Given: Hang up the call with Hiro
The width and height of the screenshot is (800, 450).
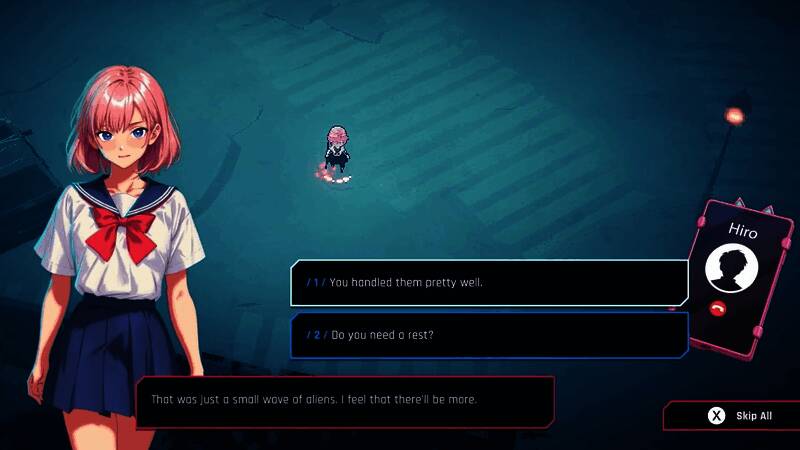Looking at the screenshot, I should tap(717, 308).
